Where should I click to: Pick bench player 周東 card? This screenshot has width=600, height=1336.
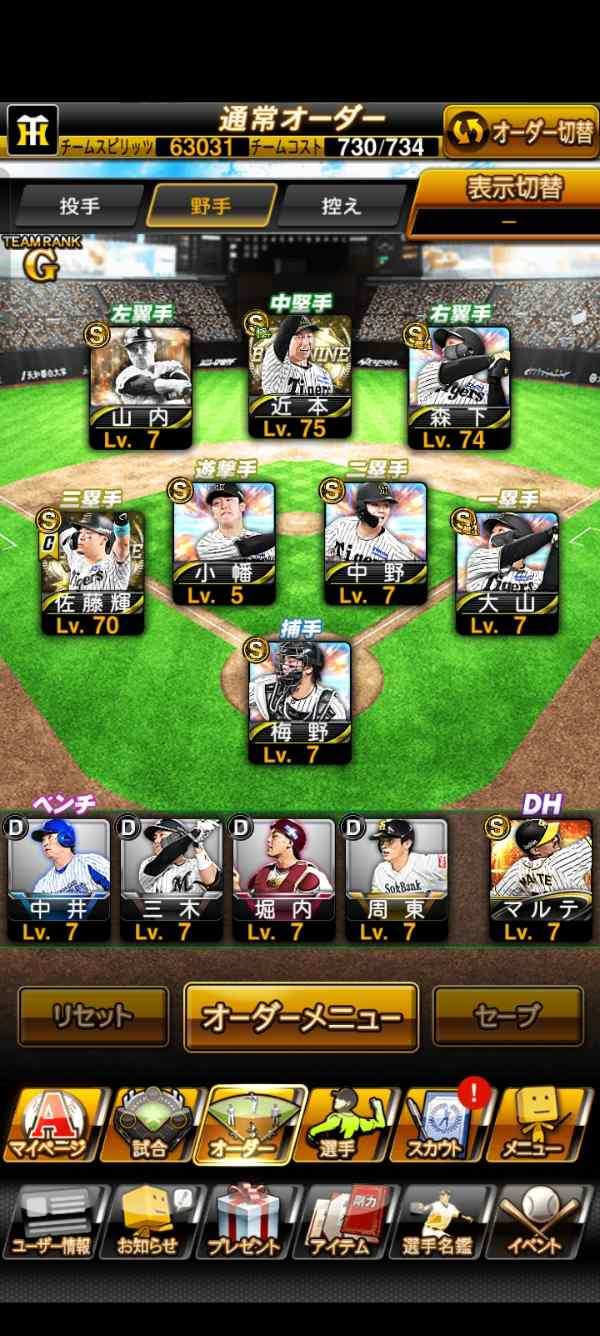395,880
